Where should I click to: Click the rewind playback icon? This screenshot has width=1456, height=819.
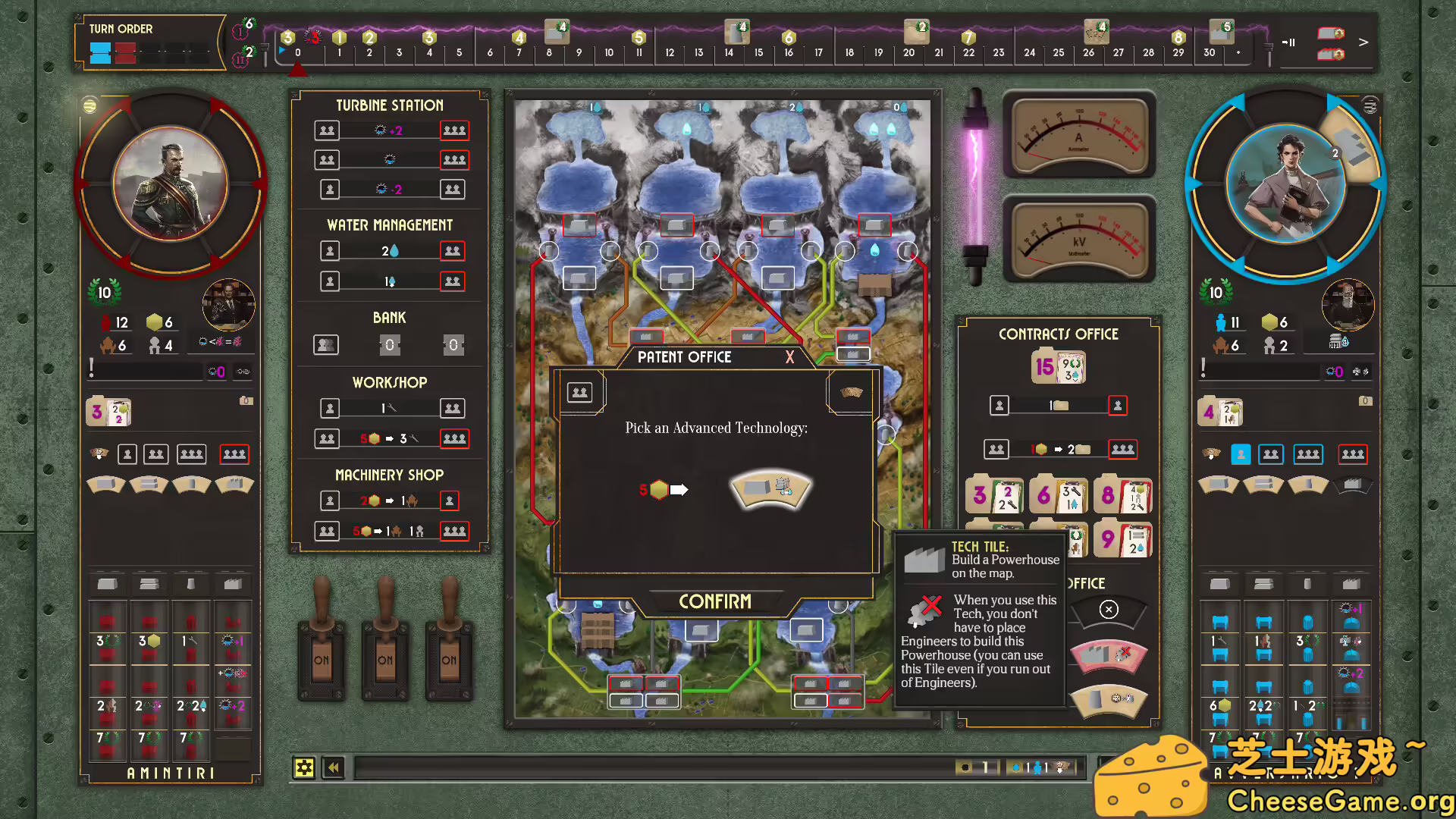coord(333,767)
